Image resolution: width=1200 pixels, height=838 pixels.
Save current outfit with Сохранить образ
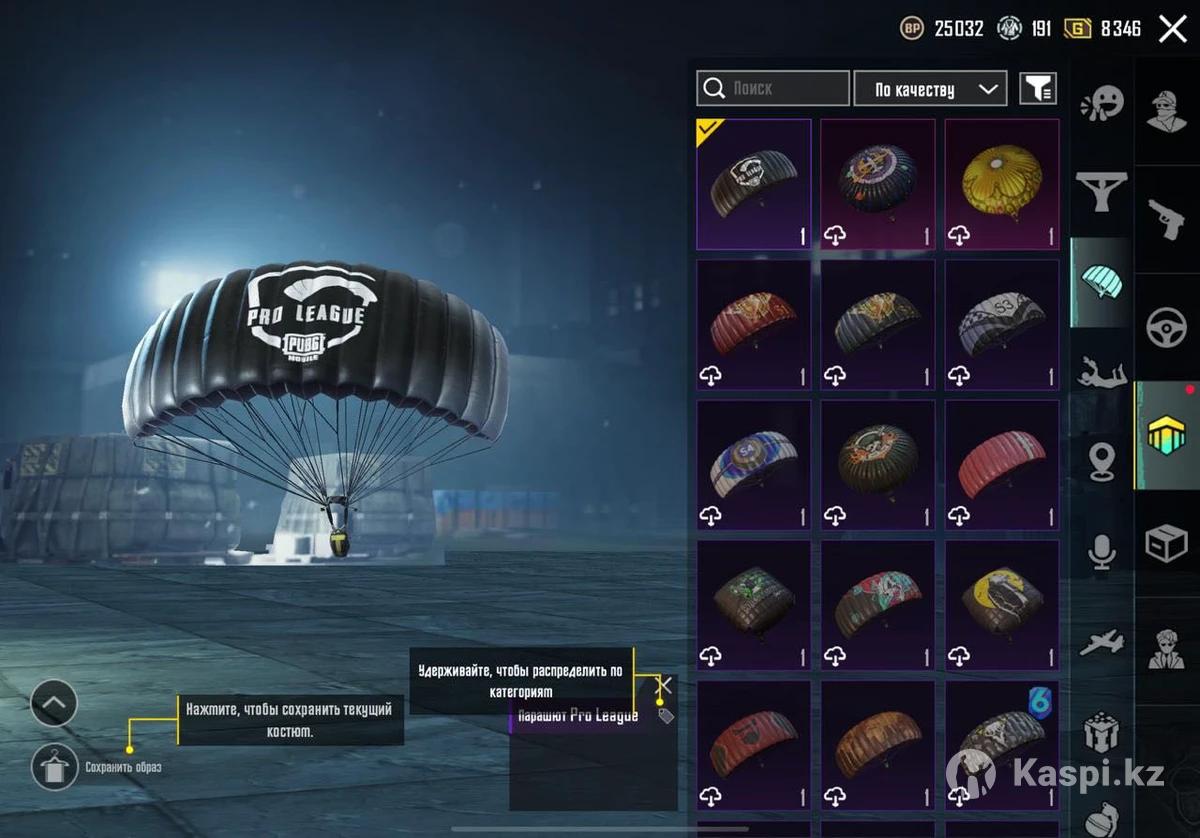tap(55, 768)
